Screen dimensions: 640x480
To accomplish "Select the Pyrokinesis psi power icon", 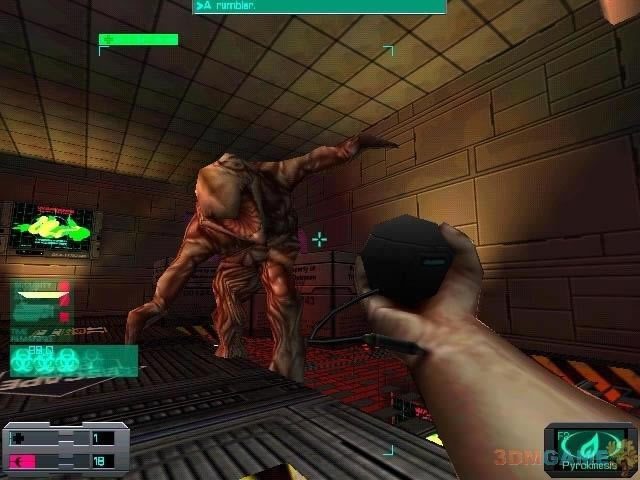I will coord(589,444).
